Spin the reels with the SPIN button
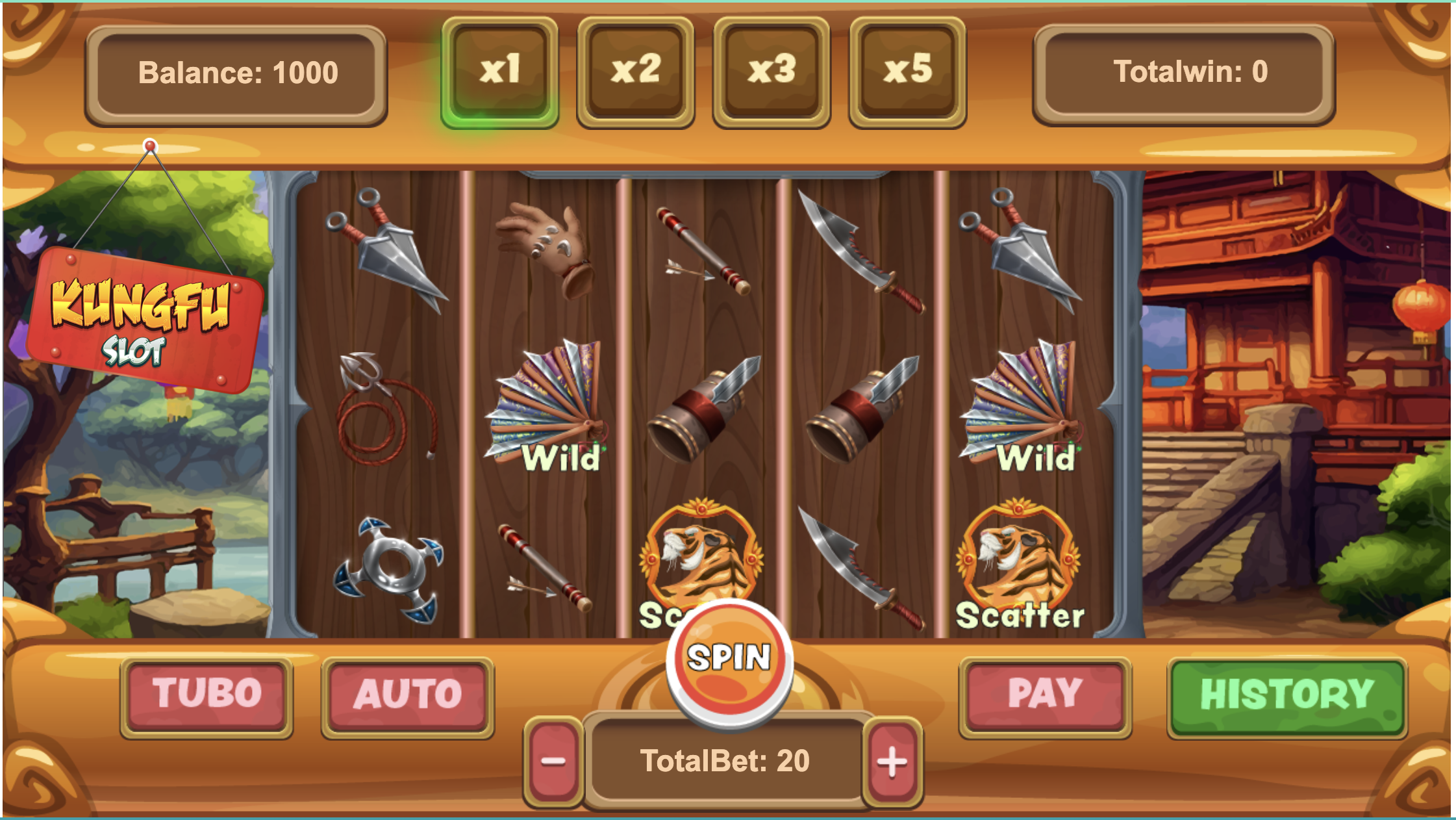Screen dimensions: 1456x820 729,659
